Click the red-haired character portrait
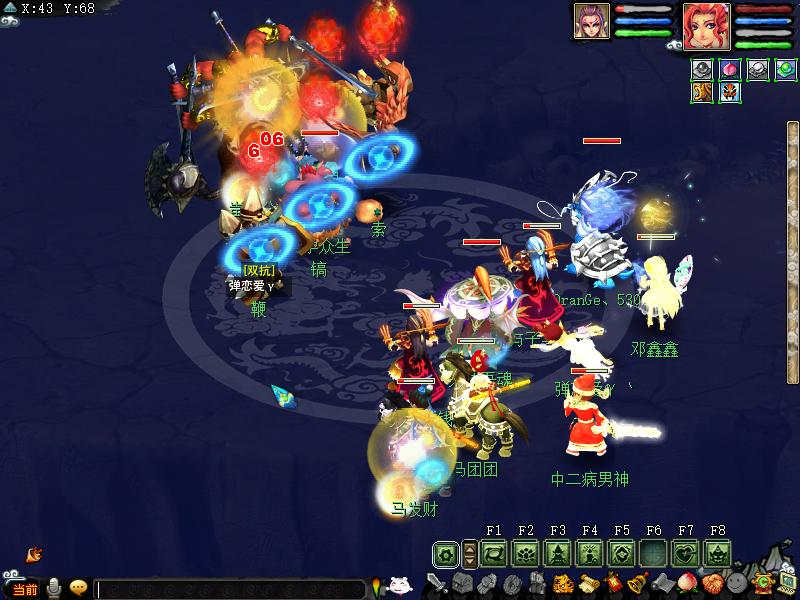Screen dimensions: 800x600 (706, 25)
